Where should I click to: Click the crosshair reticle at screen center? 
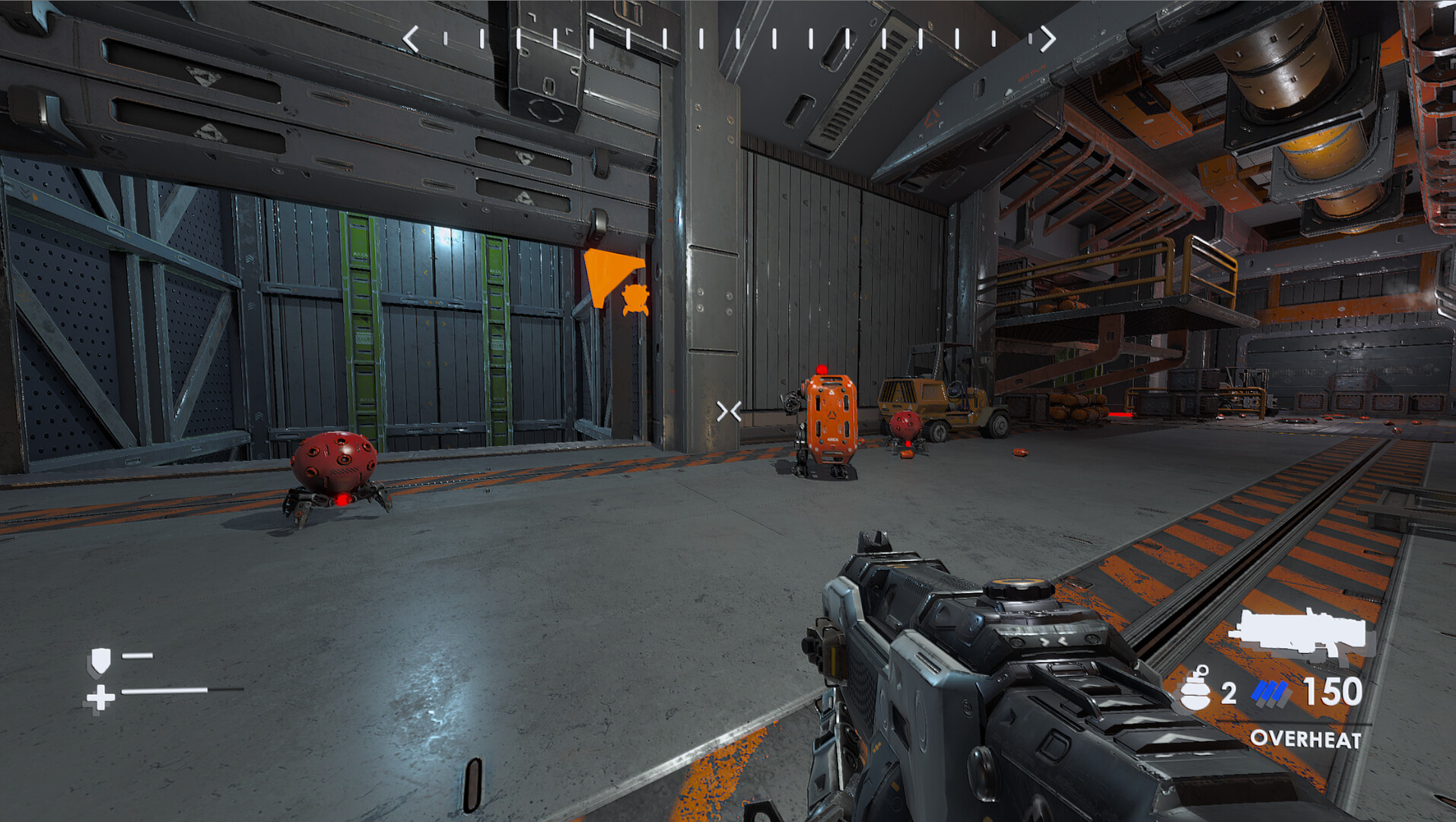(727, 411)
